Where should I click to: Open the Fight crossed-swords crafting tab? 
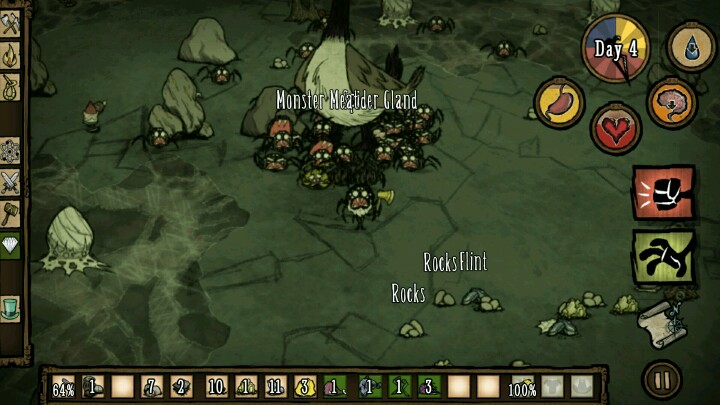click(11, 181)
